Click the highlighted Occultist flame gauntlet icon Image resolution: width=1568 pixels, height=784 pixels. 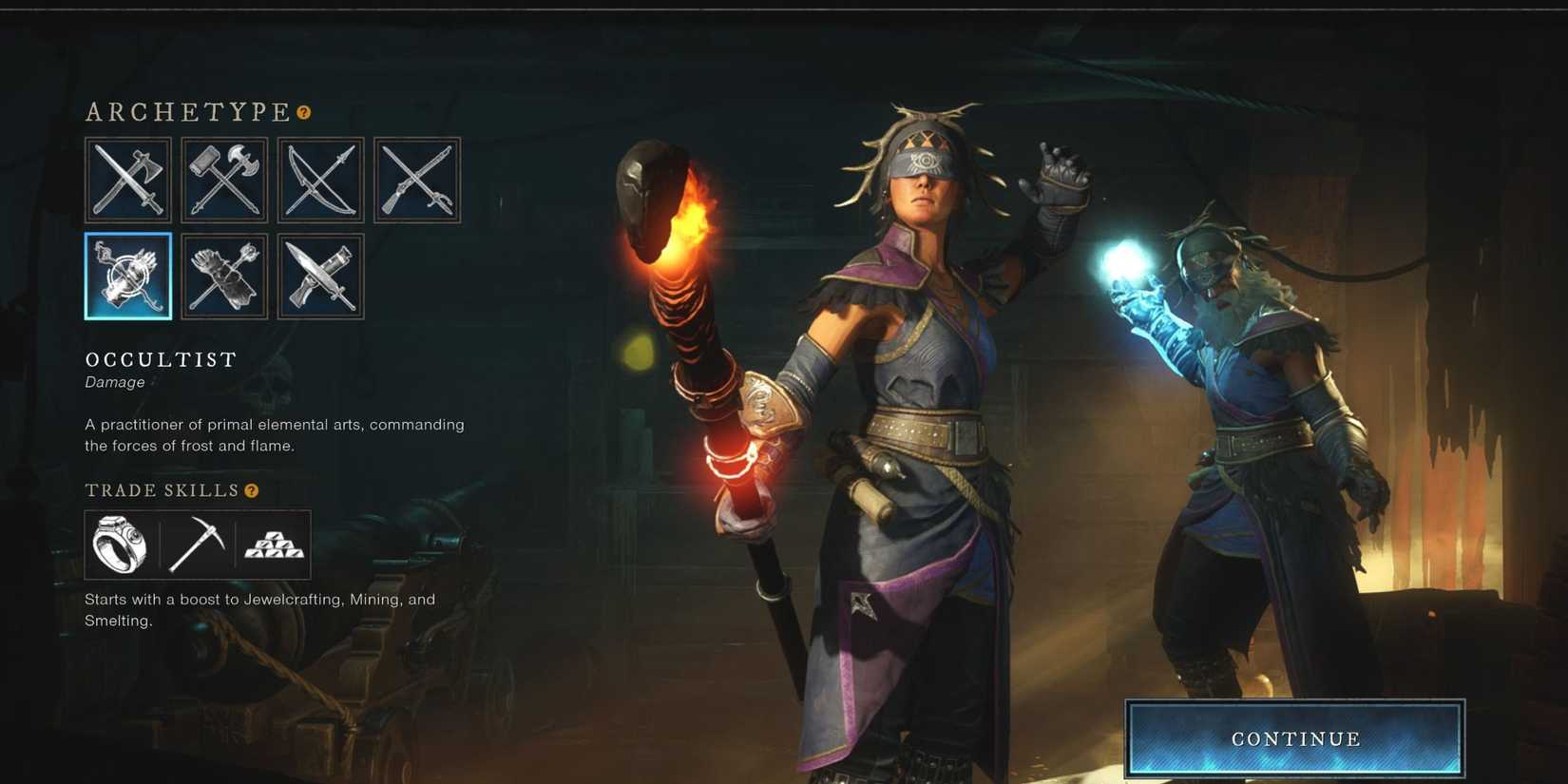click(127, 277)
